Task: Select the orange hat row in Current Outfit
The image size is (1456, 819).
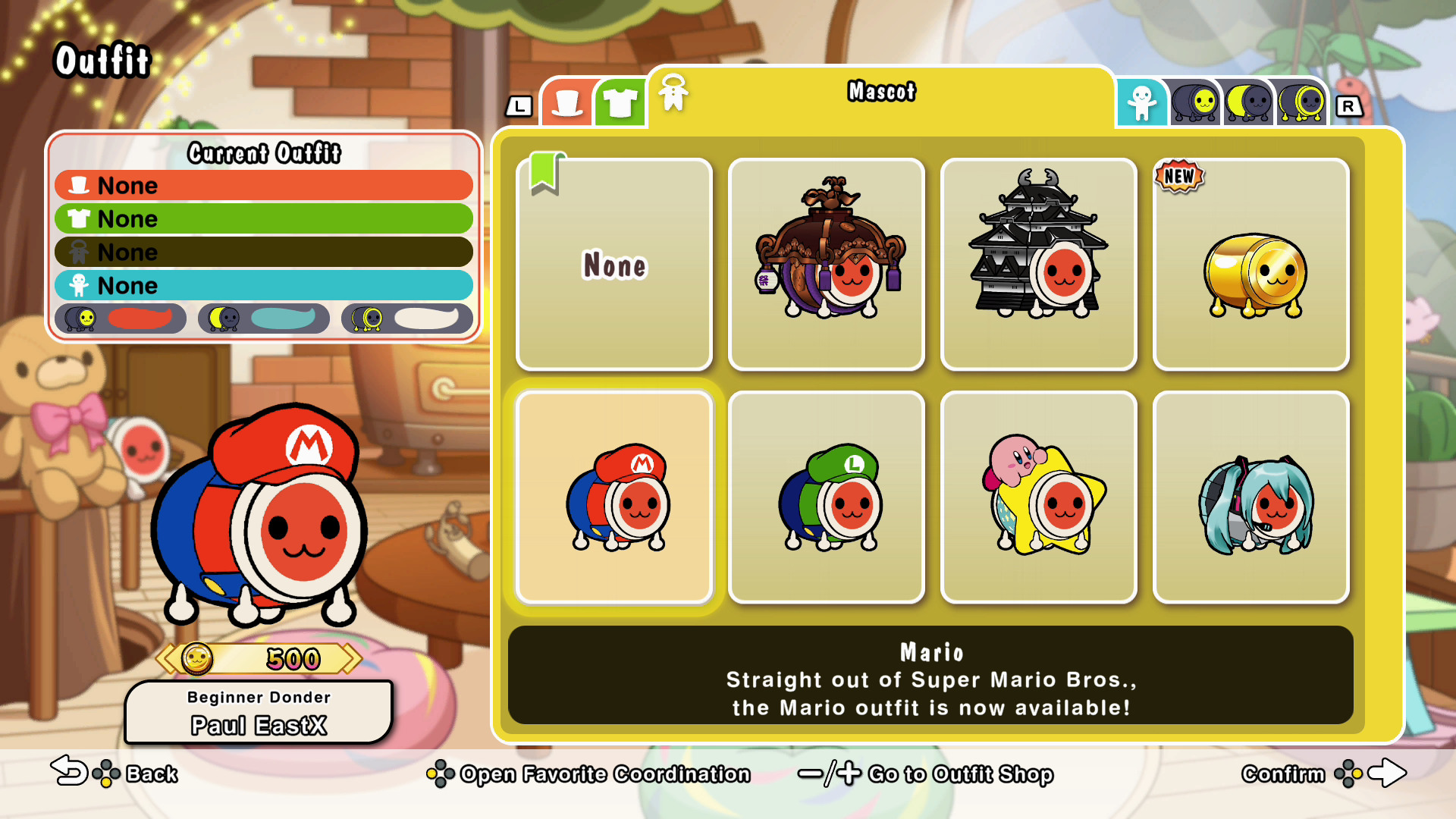Action: click(263, 185)
